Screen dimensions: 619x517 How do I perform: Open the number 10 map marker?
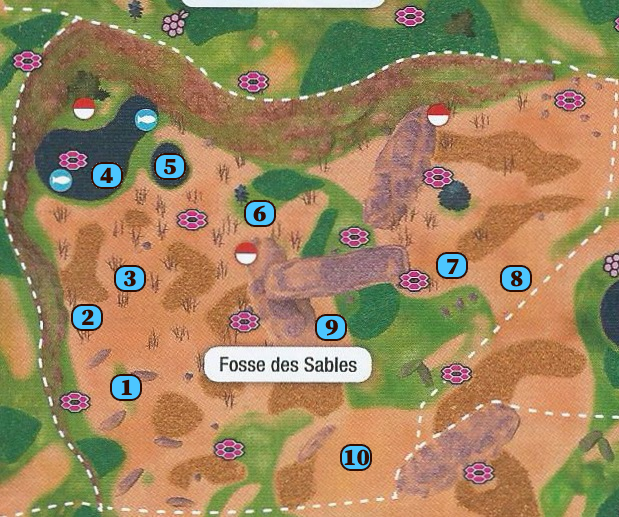tap(356, 458)
